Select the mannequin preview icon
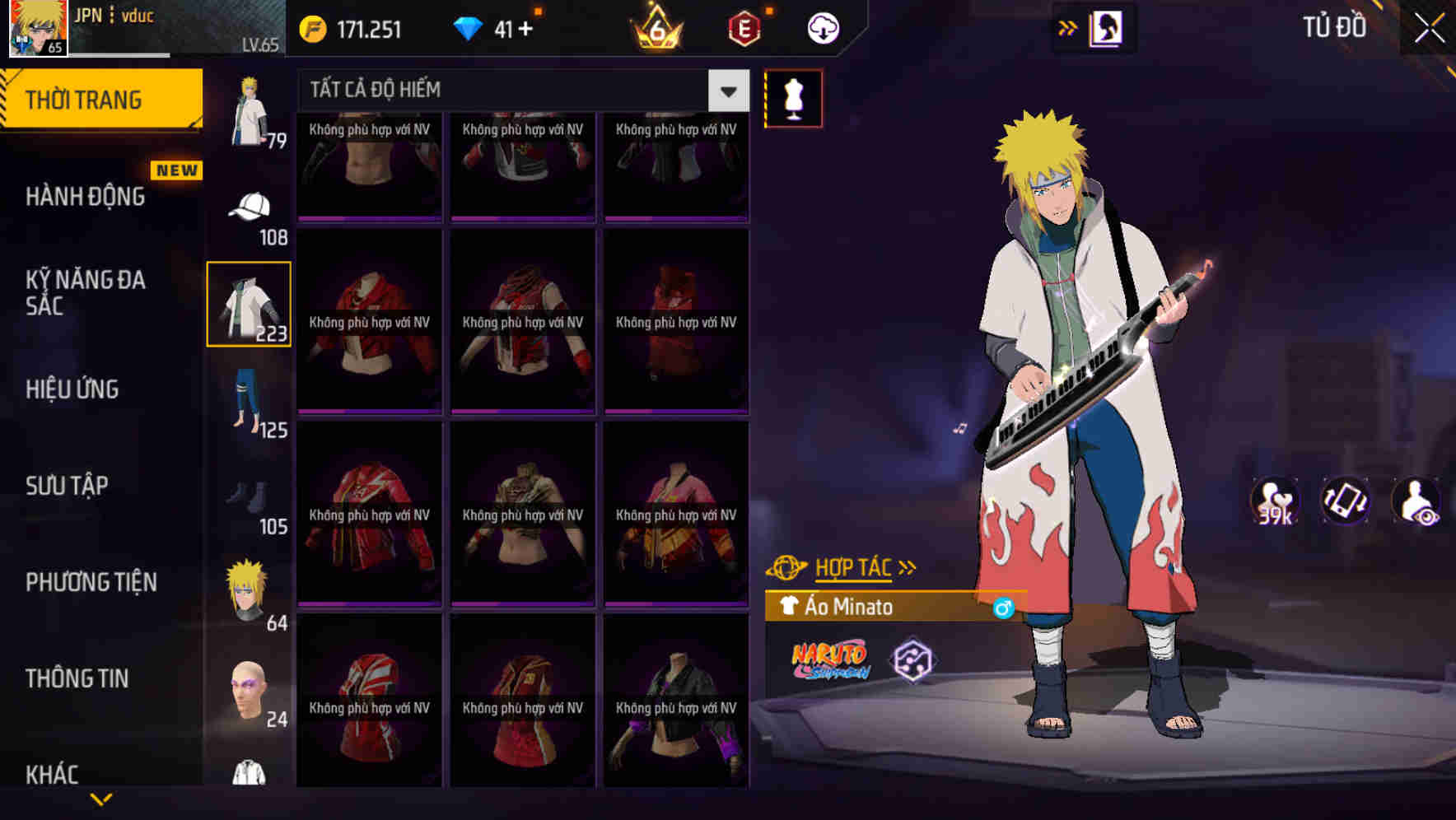Viewport: 1456px width, 820px height. [x=793, y=97]
